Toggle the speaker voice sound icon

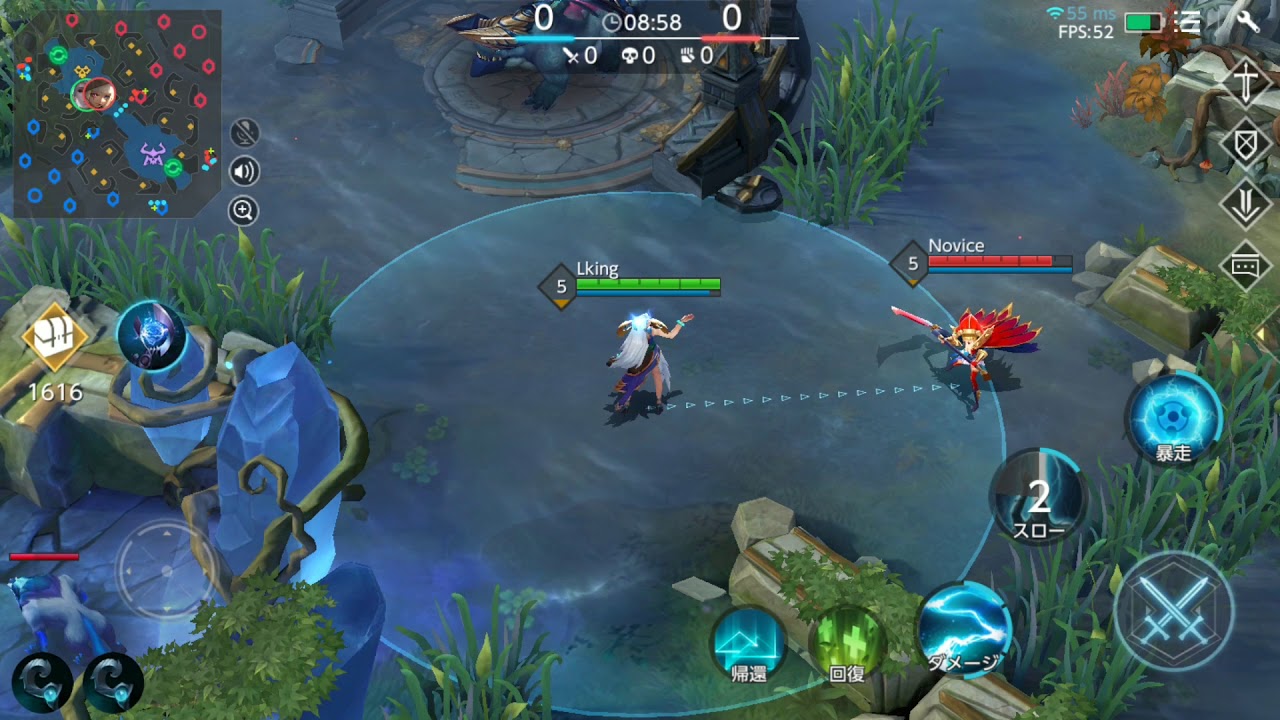pyautogui.click(x=244, y=171)
